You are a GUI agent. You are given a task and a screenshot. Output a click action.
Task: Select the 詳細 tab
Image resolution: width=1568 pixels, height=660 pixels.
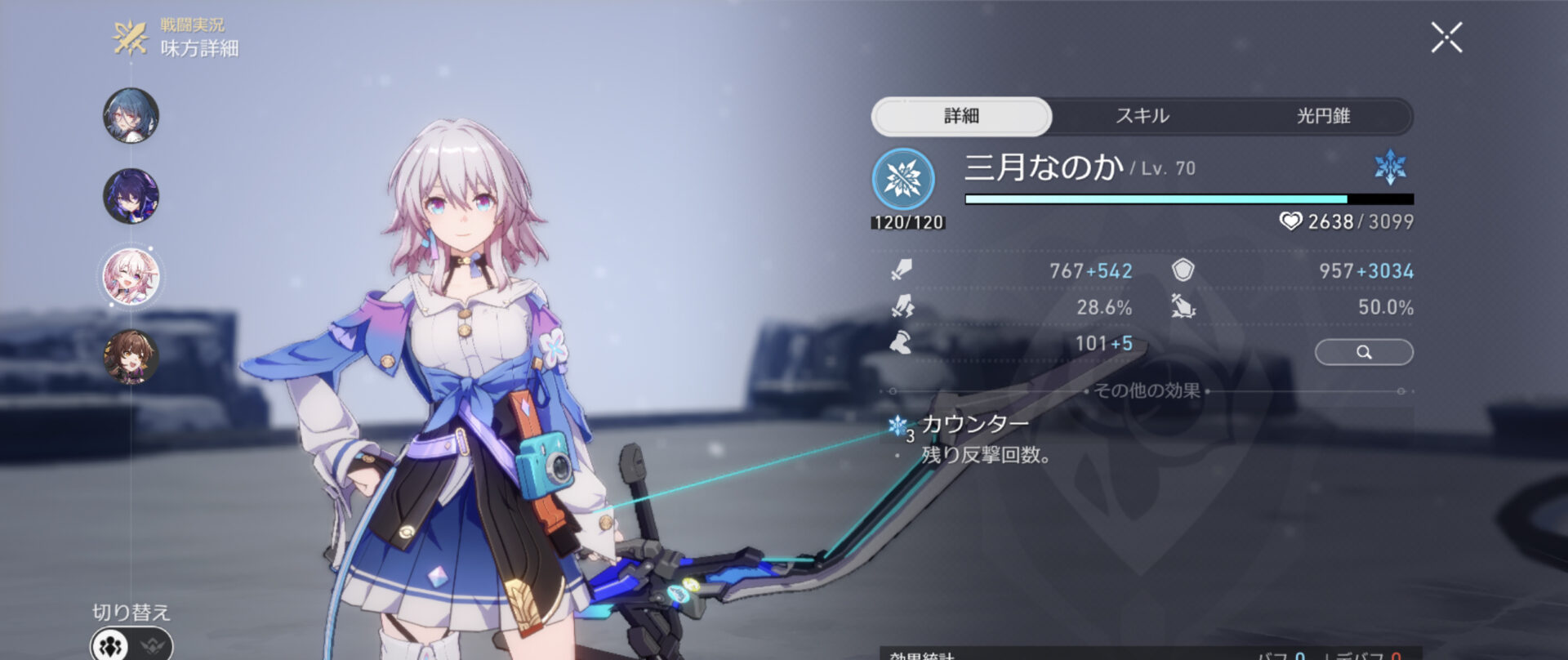(961, 116)
